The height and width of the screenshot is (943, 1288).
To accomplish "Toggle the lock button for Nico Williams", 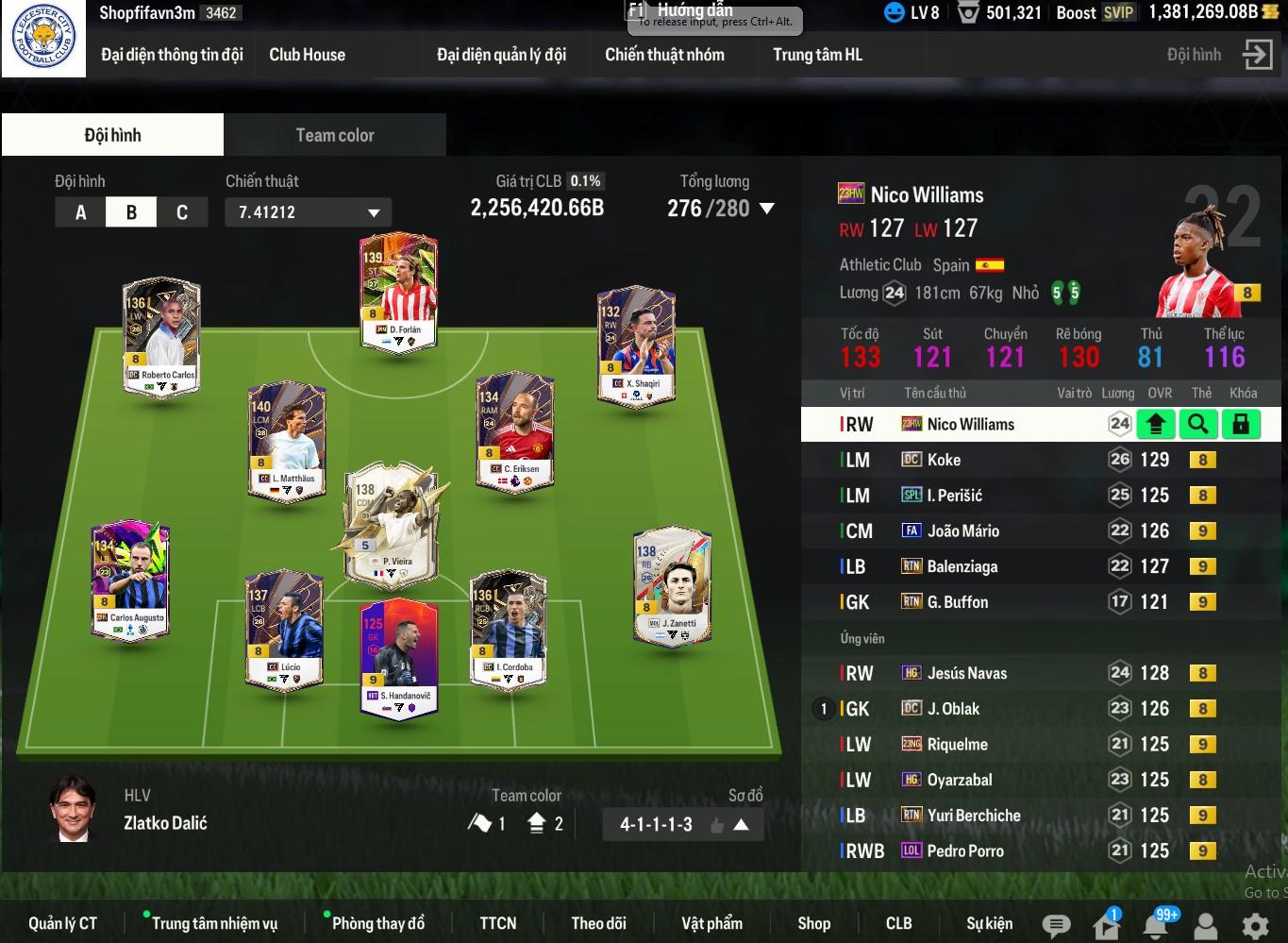I will [1241, 425].
